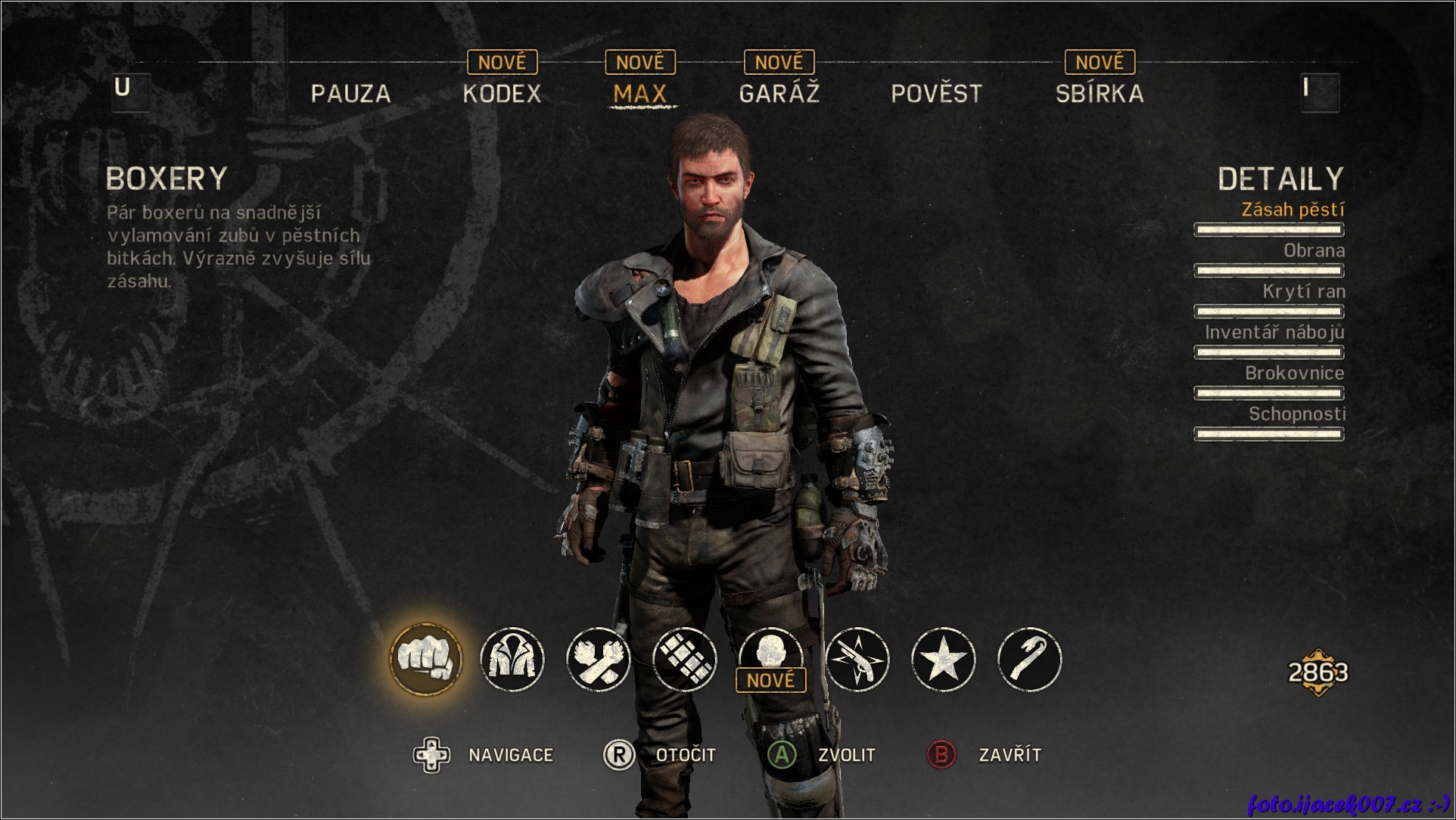Open the SBÍRKA tab
This screenshot has height=820, width=1456.
1099,94
